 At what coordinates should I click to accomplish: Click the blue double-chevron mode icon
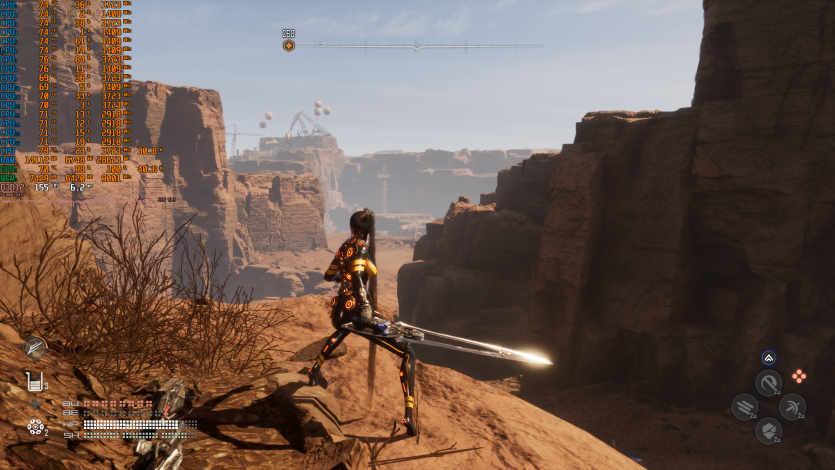click(x=768, y=357)
